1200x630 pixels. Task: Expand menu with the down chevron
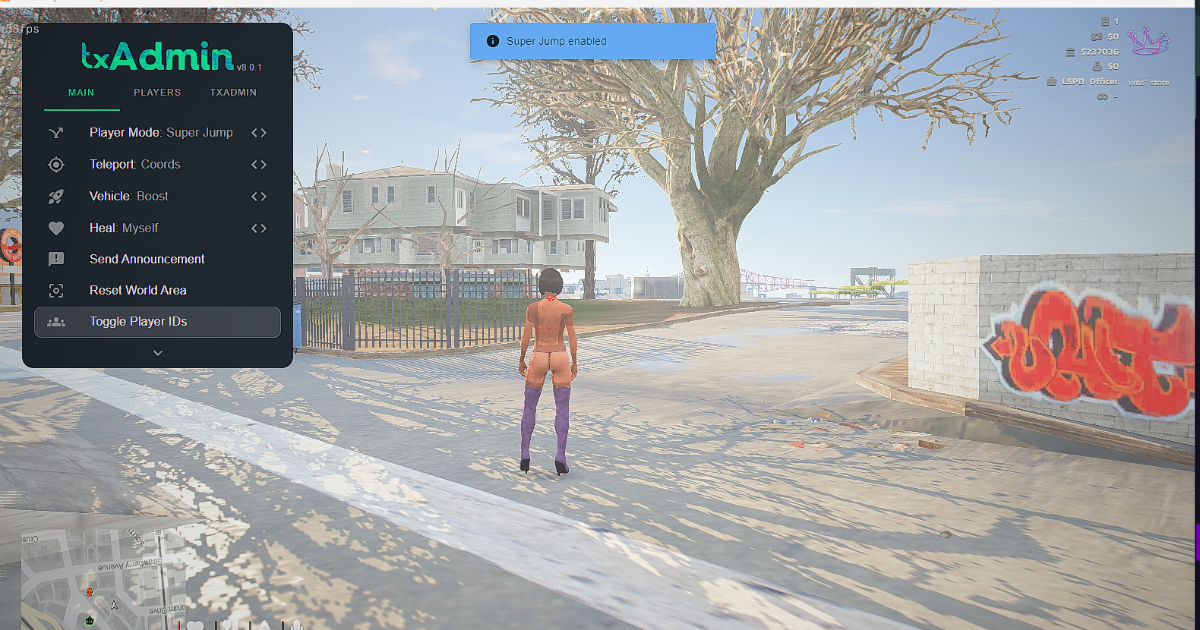click(x=157, y=352)
